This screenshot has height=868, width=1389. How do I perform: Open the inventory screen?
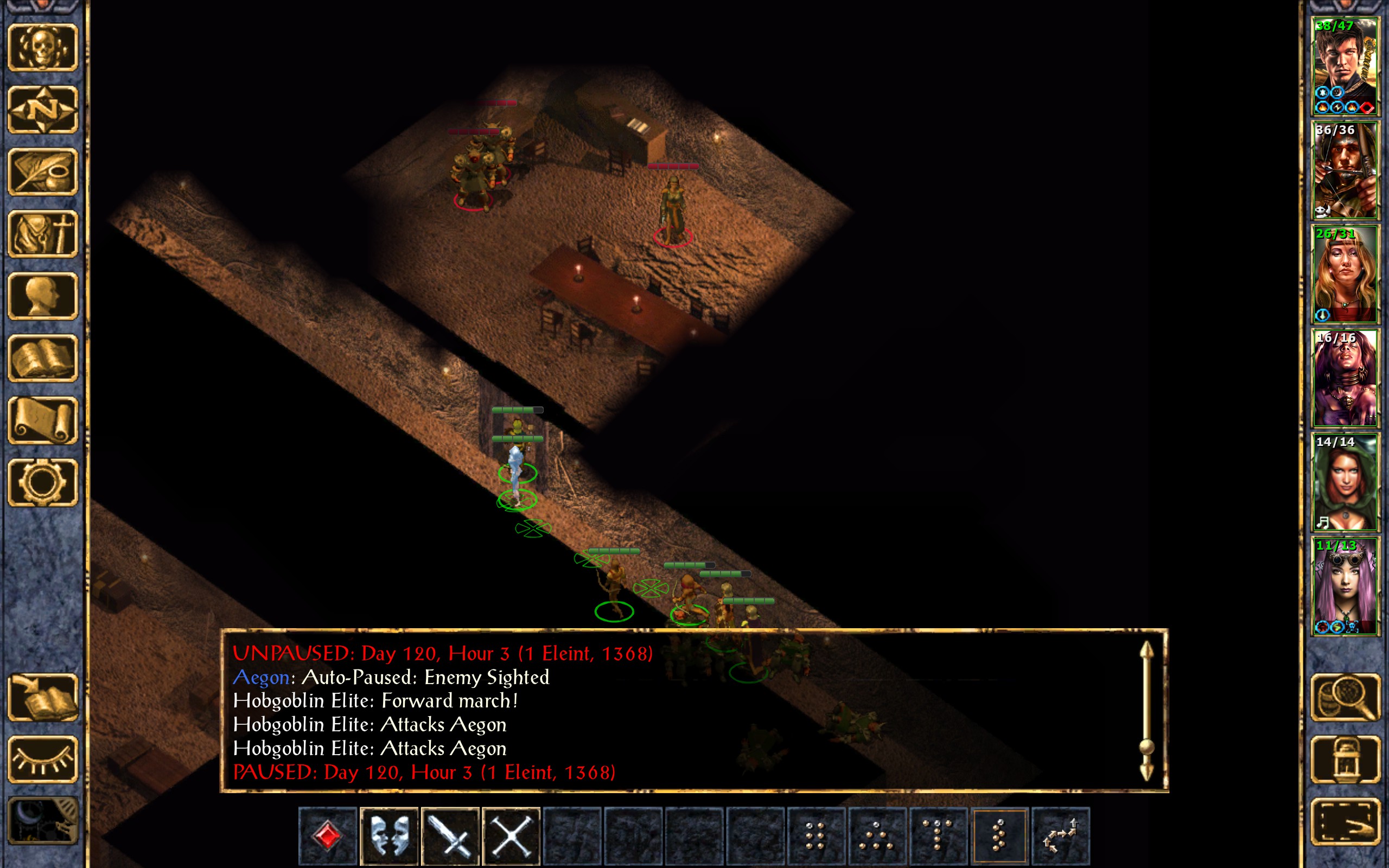point(42,234)
